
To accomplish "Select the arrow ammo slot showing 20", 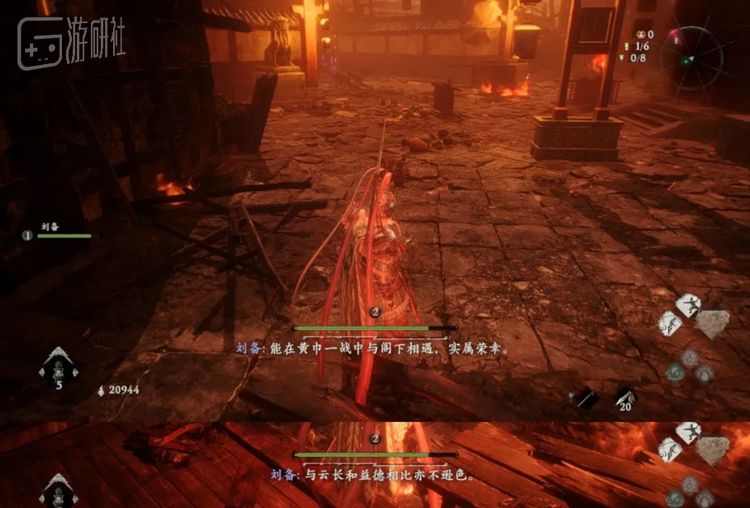I will [x=624, y=398].
